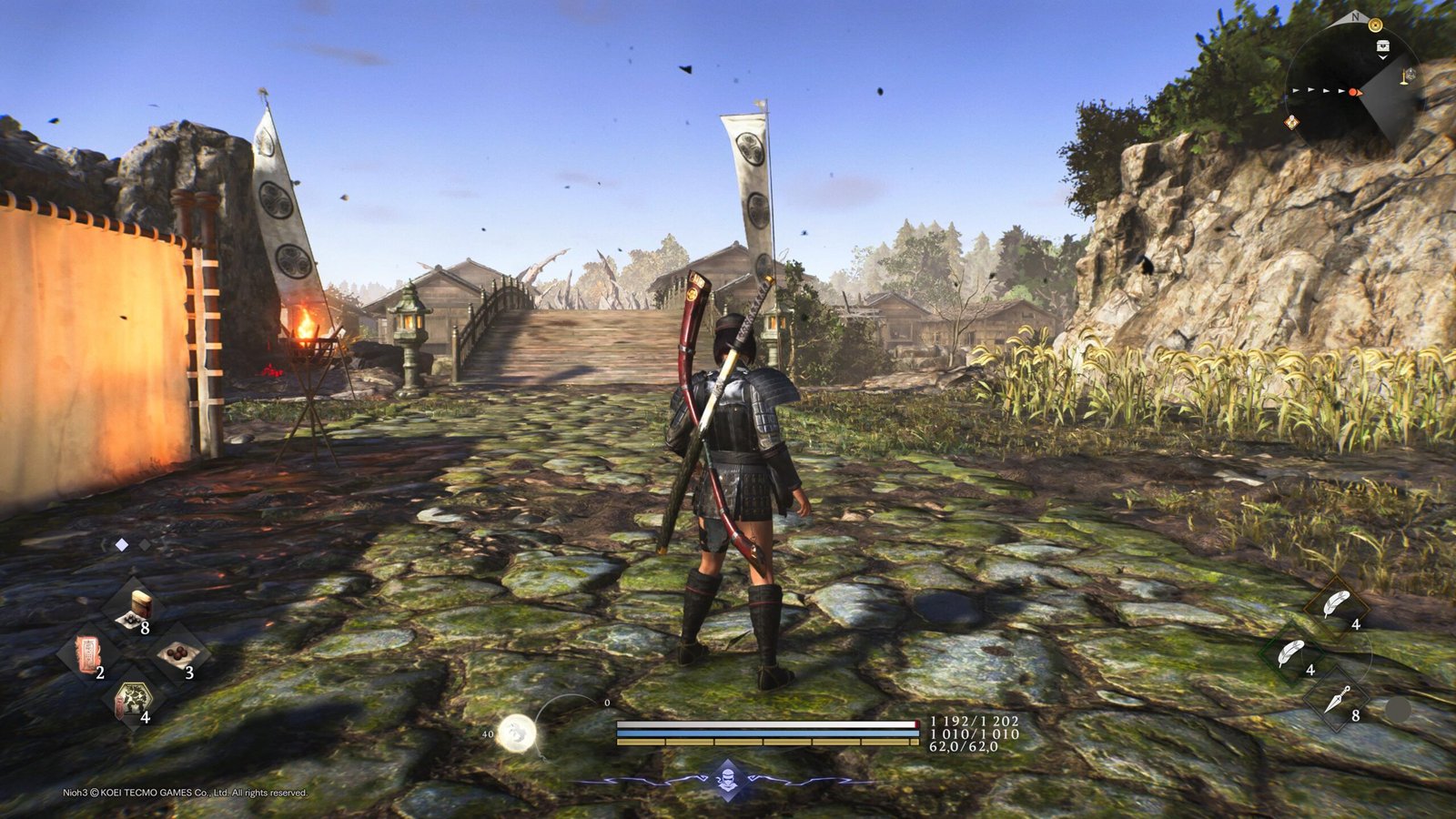Use the red paper talisman item

coord(87,653)
